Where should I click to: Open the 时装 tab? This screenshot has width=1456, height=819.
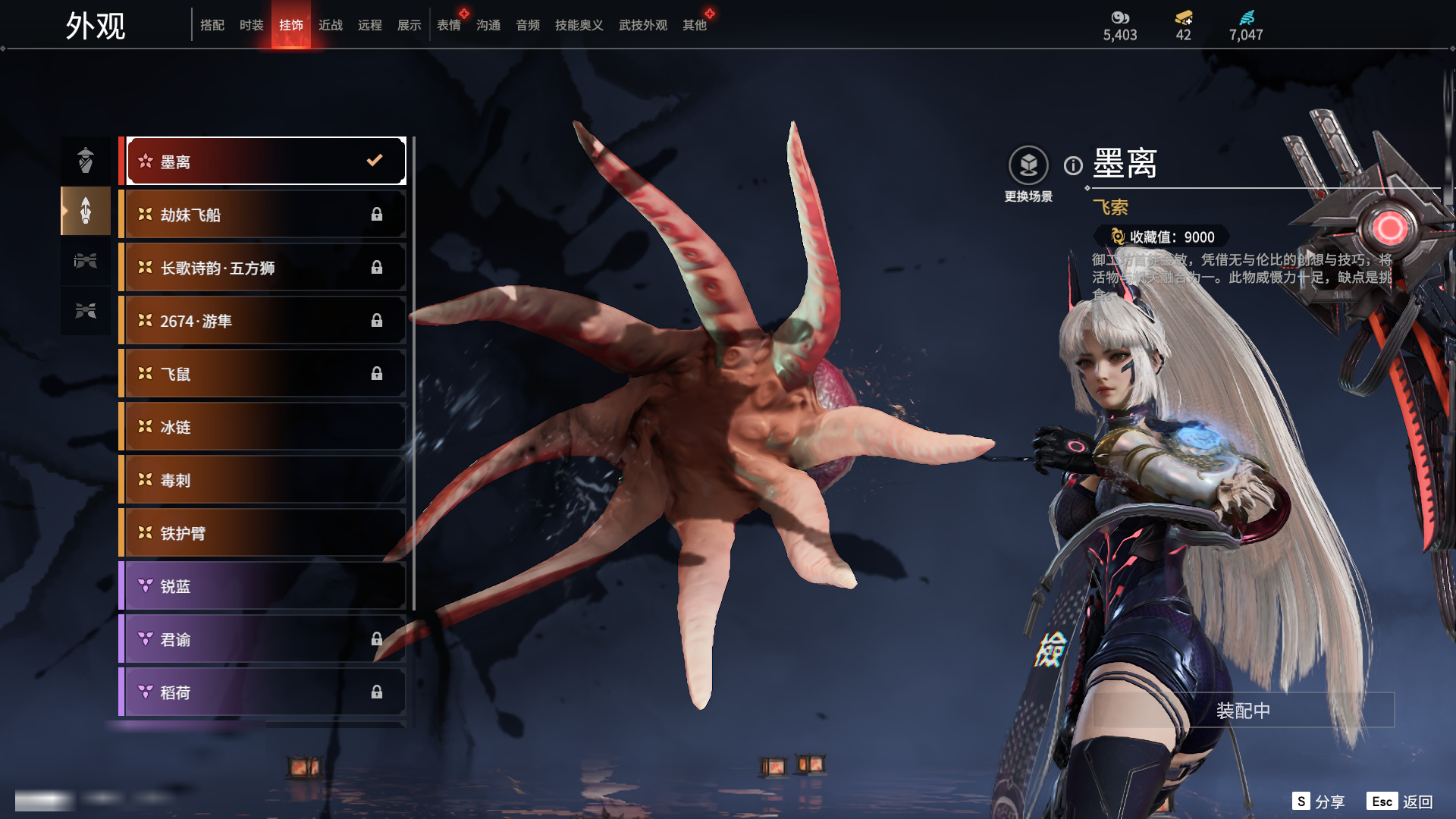pyautogui.click(x=251, y=25)
